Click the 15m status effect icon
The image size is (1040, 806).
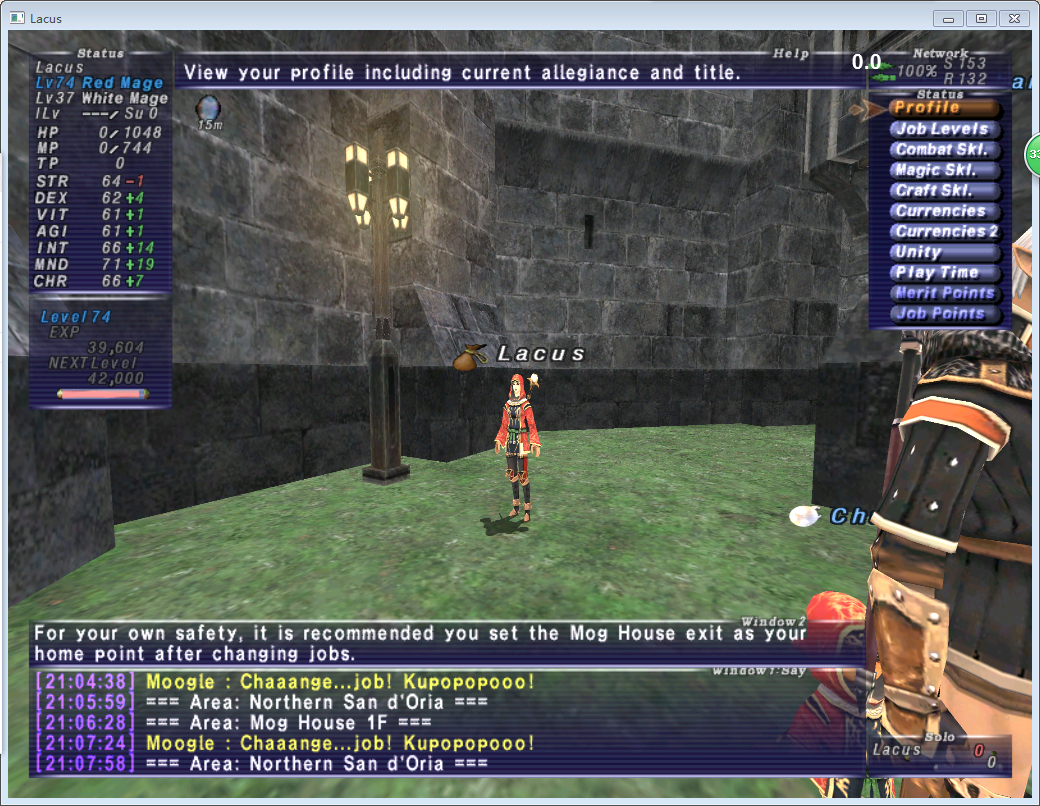pos(209,109)
